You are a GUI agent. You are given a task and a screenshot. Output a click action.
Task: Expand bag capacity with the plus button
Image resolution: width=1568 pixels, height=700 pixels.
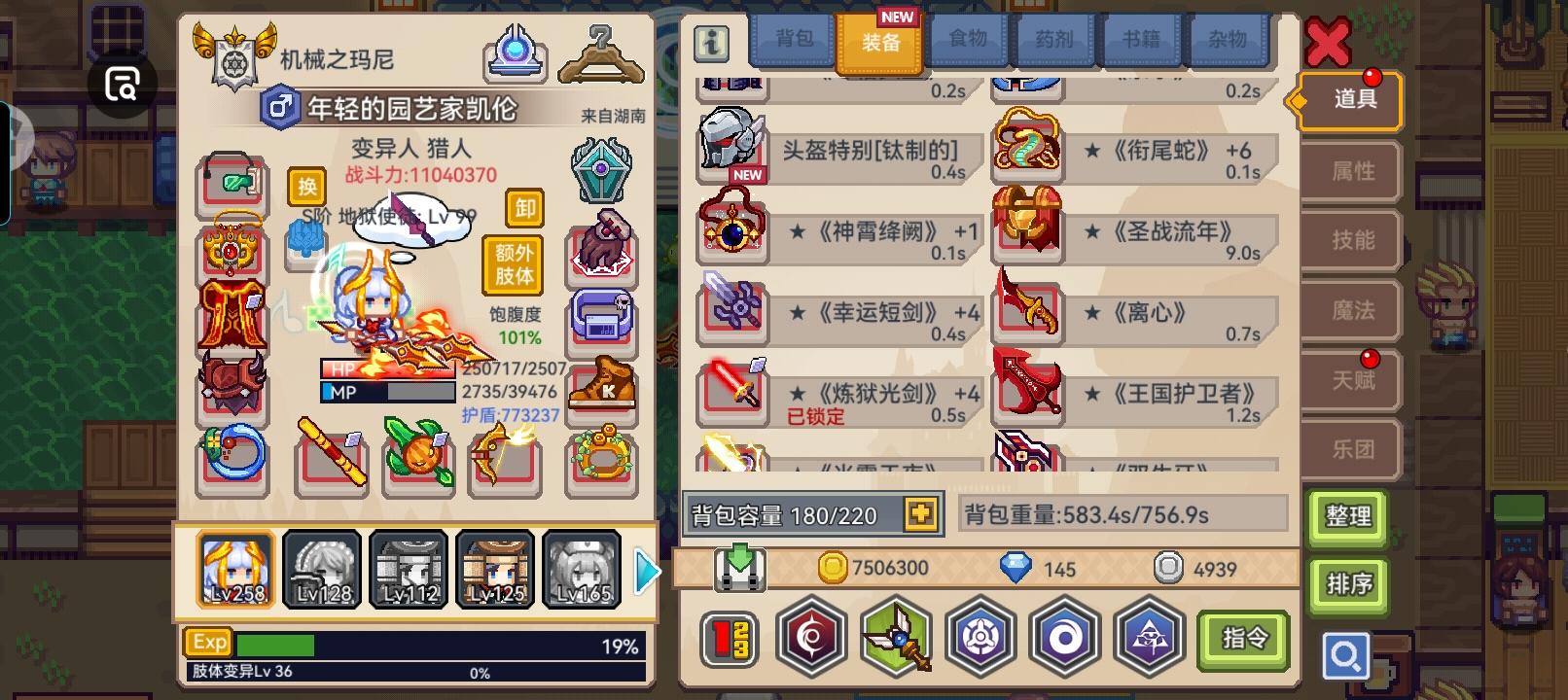pyautogui.click(x=918, y=513)
